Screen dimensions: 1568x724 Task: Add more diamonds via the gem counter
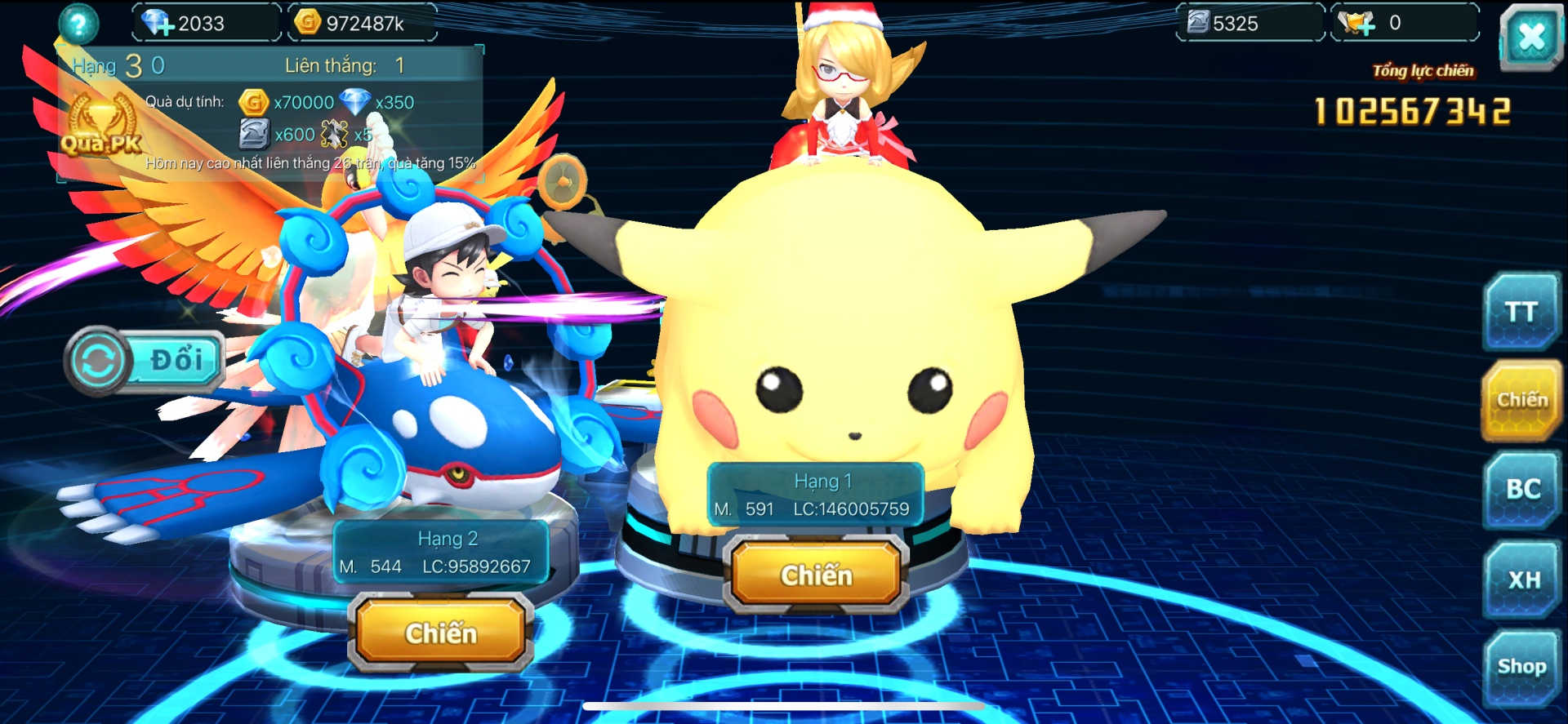[157, 23]
